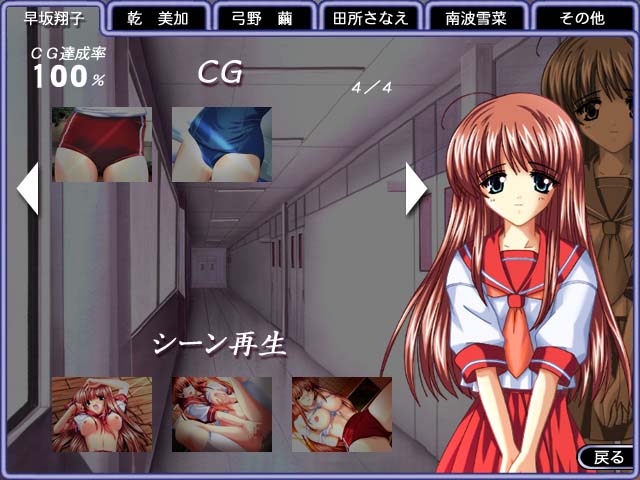Image resolution: width=640 pixels, height=480 pixels.
Task: Select the 早坂翔子 character tab
Action: [48, 17]
